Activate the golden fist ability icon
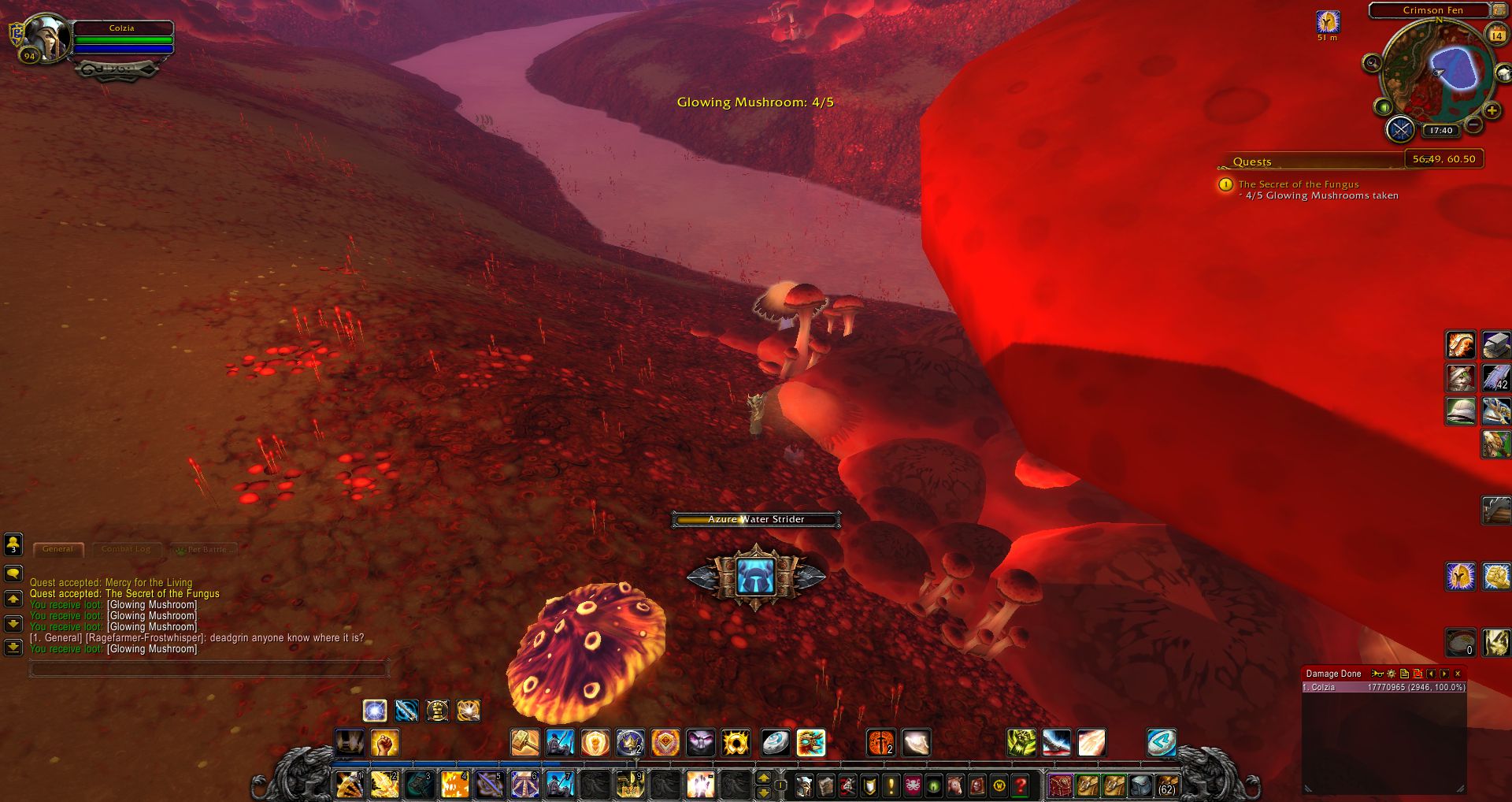This screenshot has width=1512, height=802. tap(385, 743)
